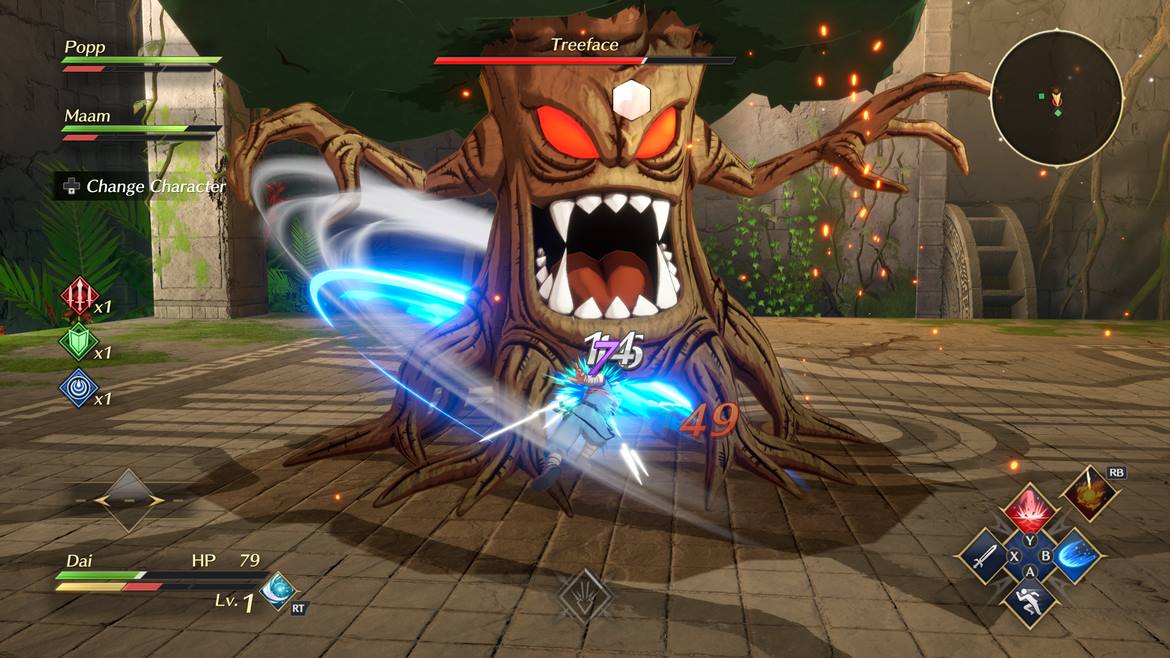The width and height of the screenshot is (1170, 658).
Task: Click the empty item diamond selector
Action: click(127, 499)
